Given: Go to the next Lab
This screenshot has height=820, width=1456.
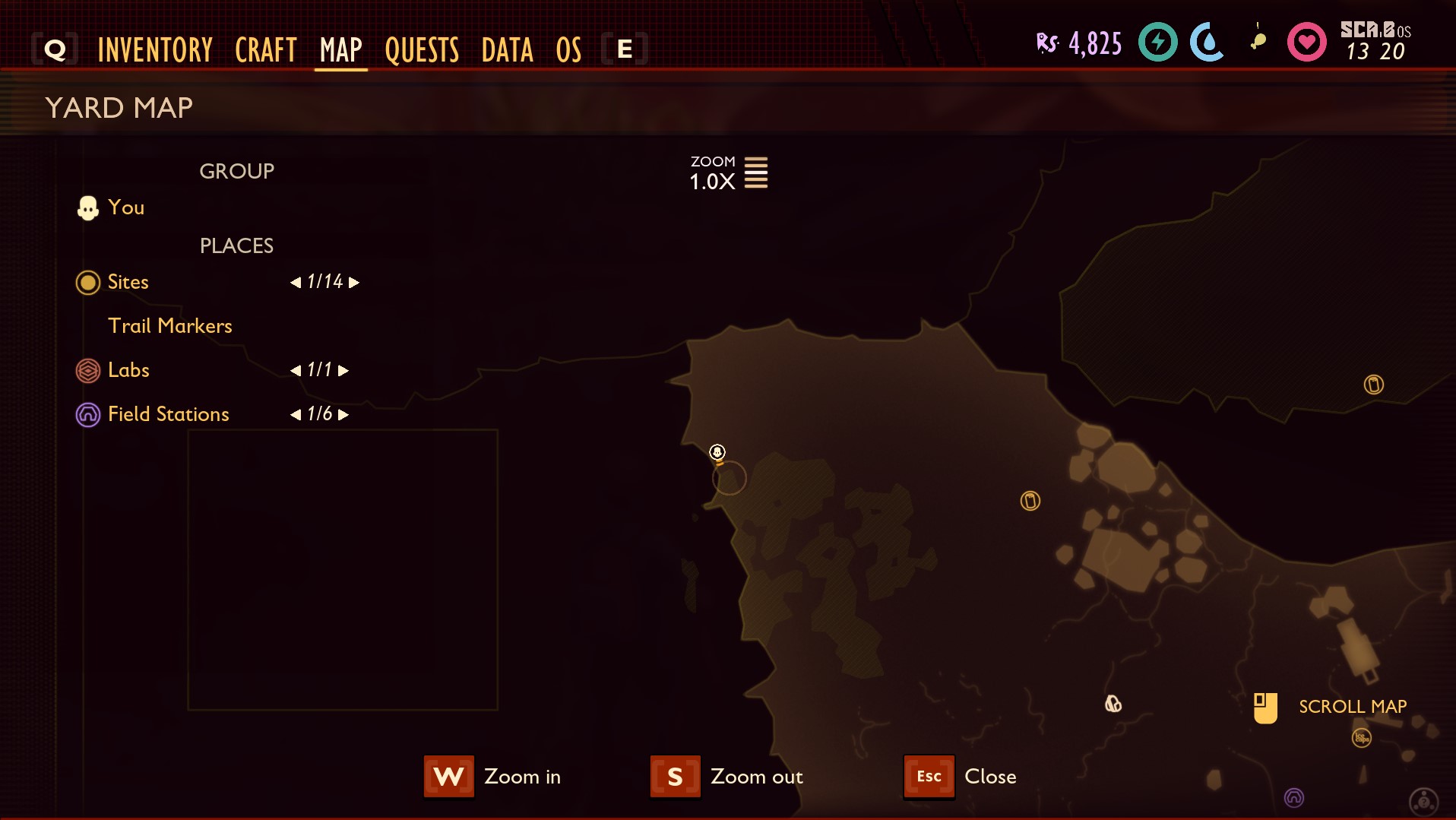Looking at the screenshot, I should point(343,371).
